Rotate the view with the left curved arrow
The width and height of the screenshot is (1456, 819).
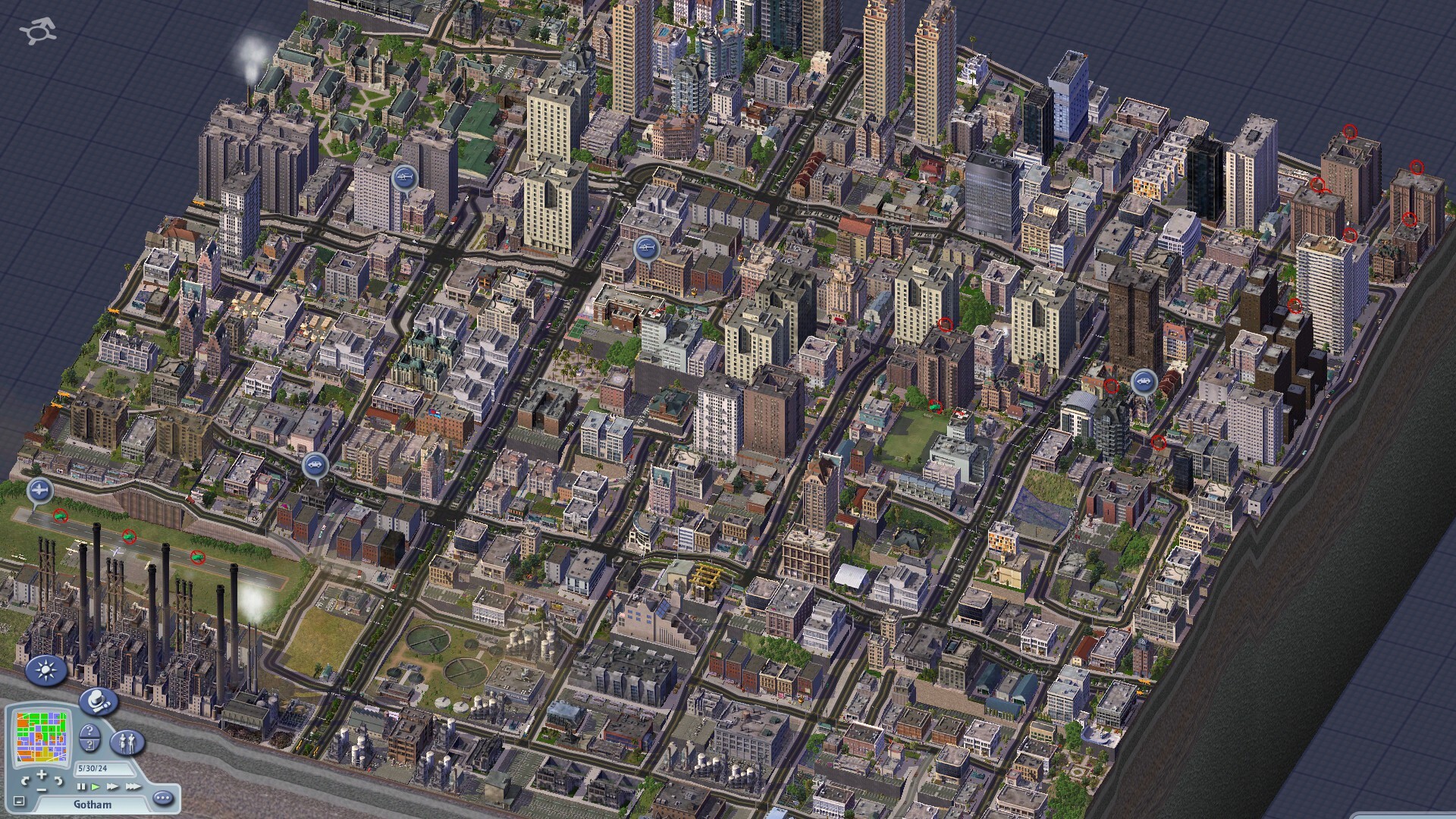(26, 780)
